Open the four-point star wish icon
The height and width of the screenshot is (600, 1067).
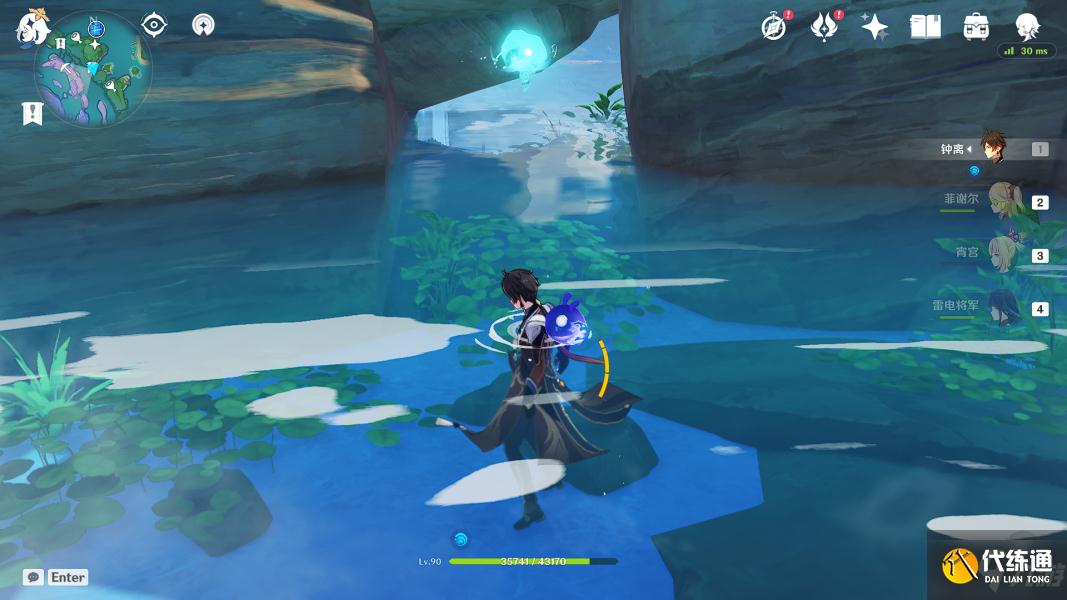point(875,27)
